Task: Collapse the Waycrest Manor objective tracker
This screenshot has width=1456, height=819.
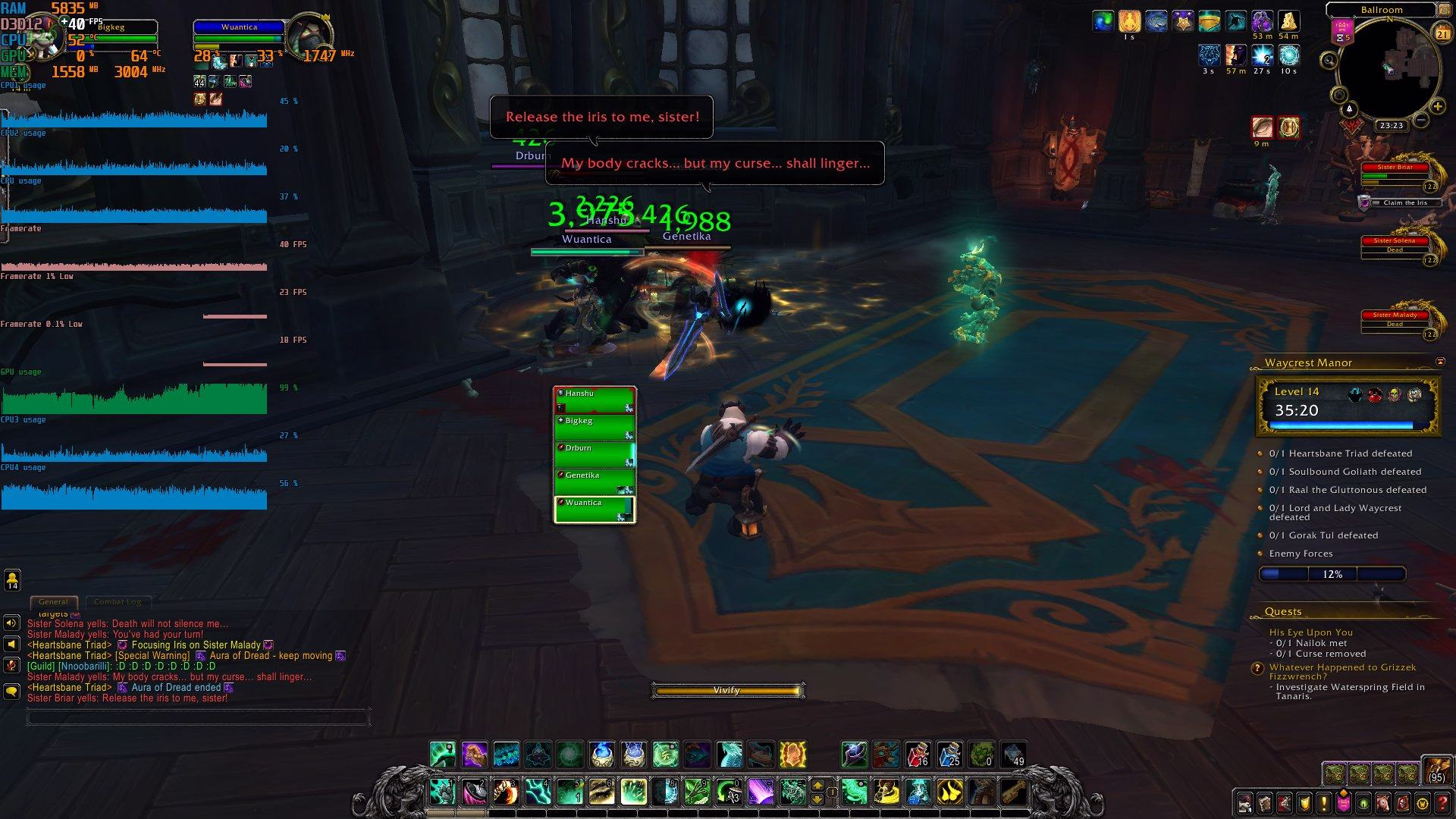Action: 1440,362
